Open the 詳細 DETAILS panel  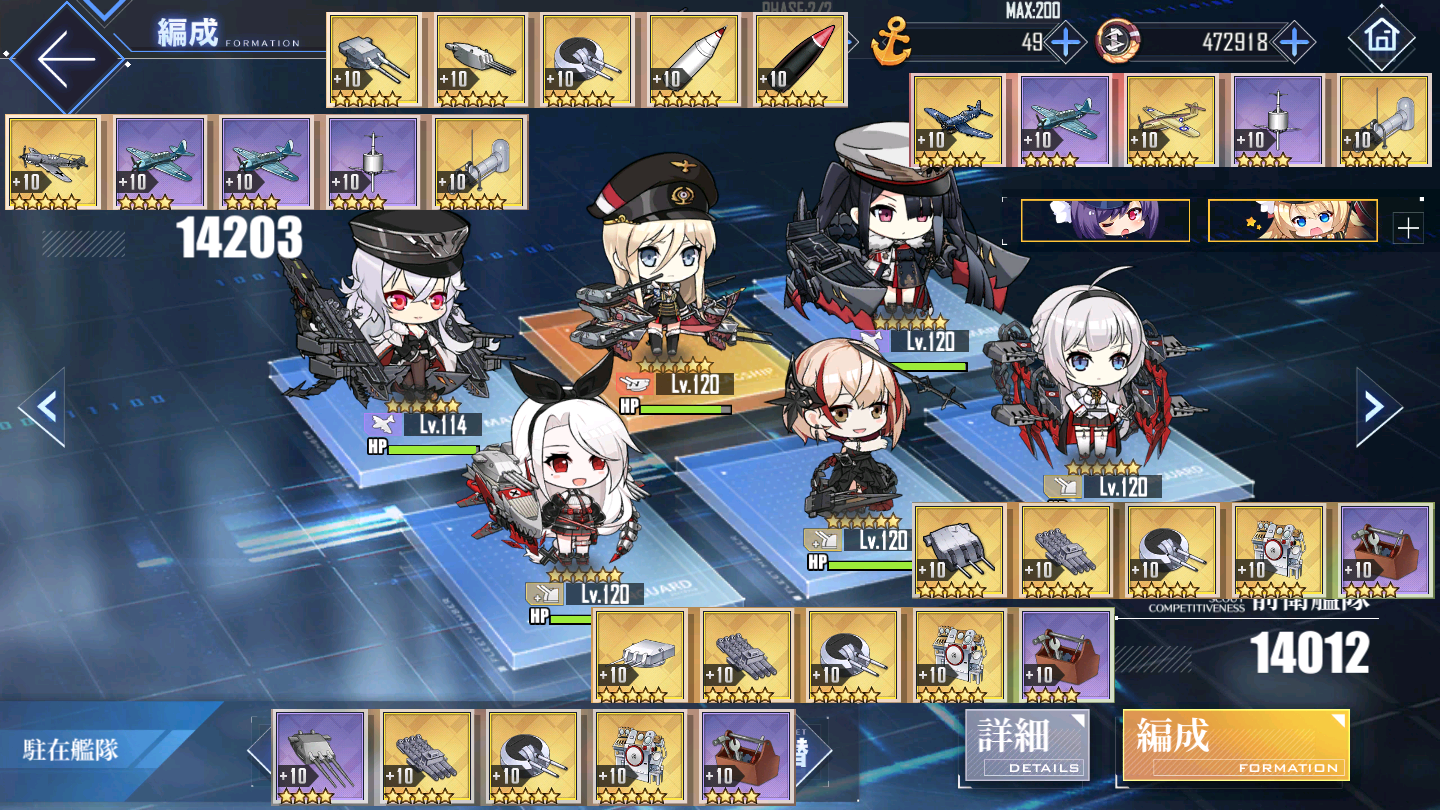tap(1026, 745)
